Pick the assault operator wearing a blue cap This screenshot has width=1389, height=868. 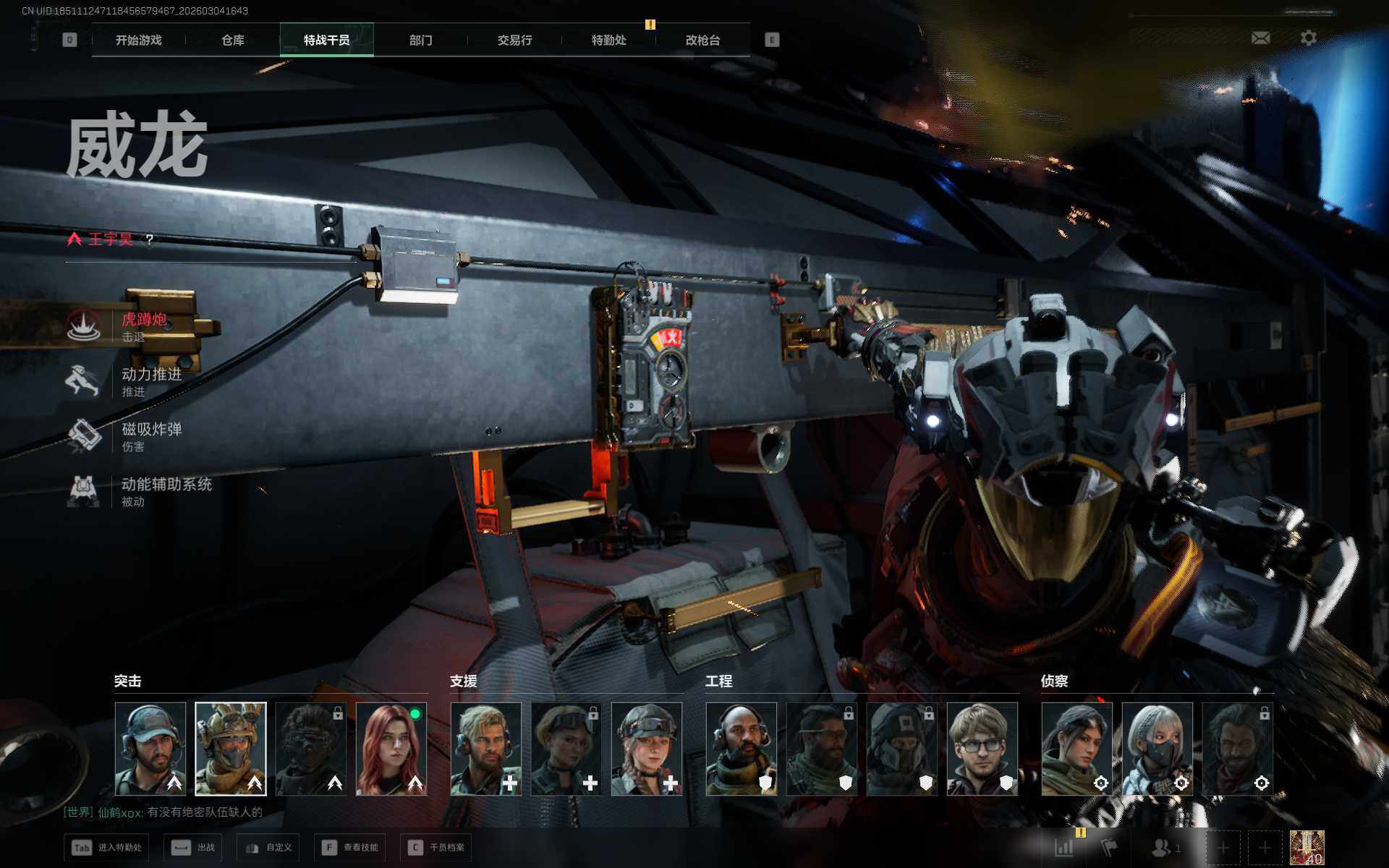pos(150,749)
